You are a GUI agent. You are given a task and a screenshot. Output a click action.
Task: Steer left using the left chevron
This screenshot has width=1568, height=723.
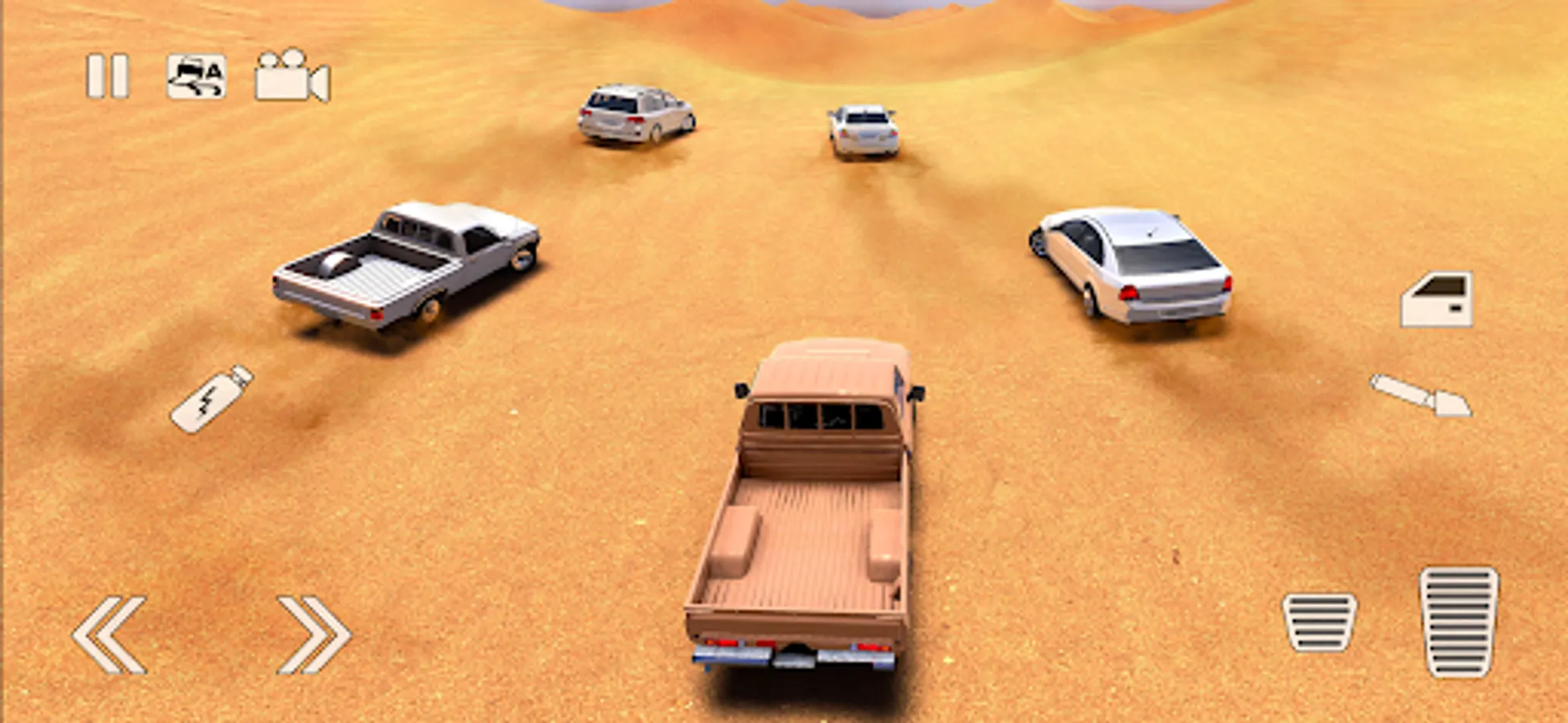[112, 634]
